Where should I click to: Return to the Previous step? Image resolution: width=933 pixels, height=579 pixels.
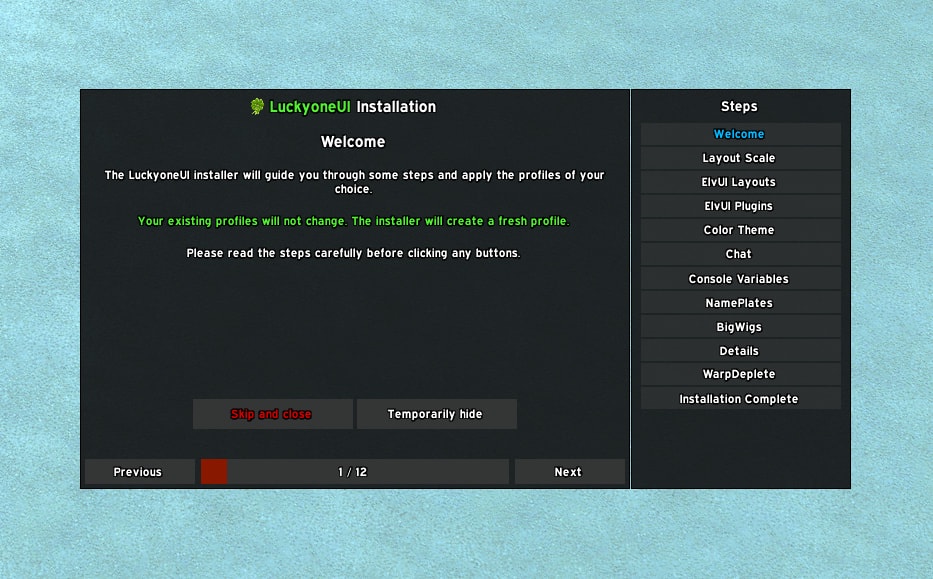139,472
